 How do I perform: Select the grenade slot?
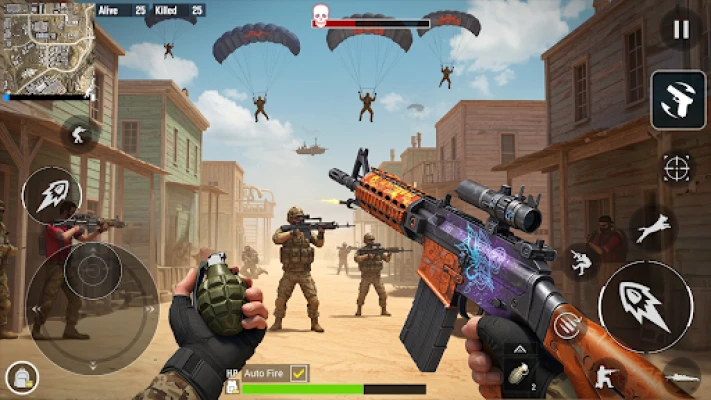pyautogui.click(x=519, y=375)
